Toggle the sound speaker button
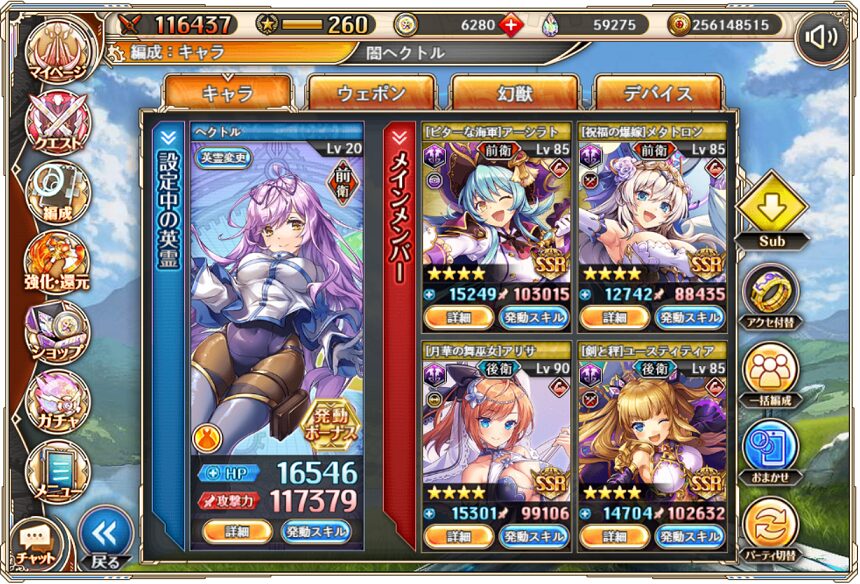860x584 pixels. point(822,37)
